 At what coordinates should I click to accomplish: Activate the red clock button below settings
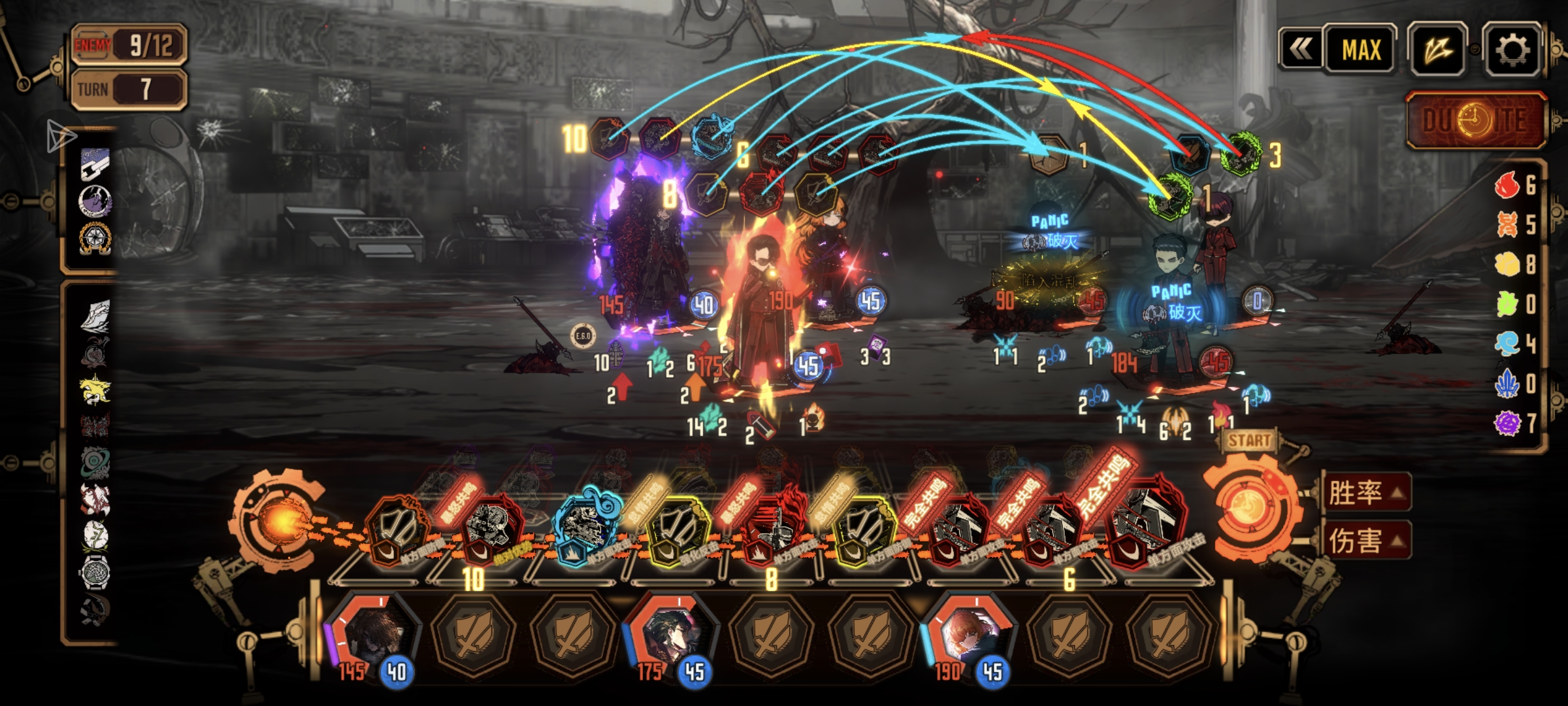pyautogui.click(x=1475, y=120)
